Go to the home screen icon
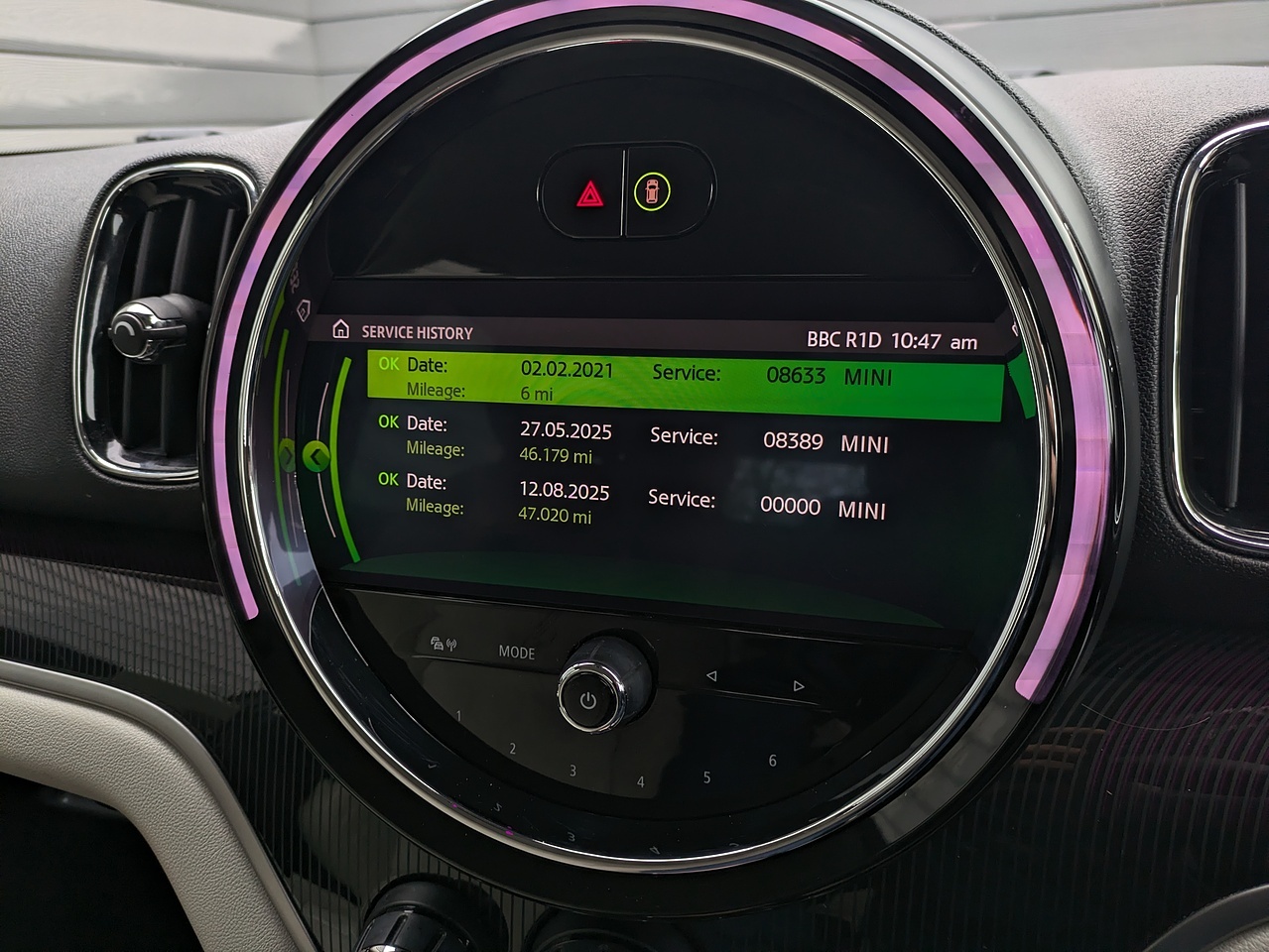The image size is (1269, 952). click(341, 329)
